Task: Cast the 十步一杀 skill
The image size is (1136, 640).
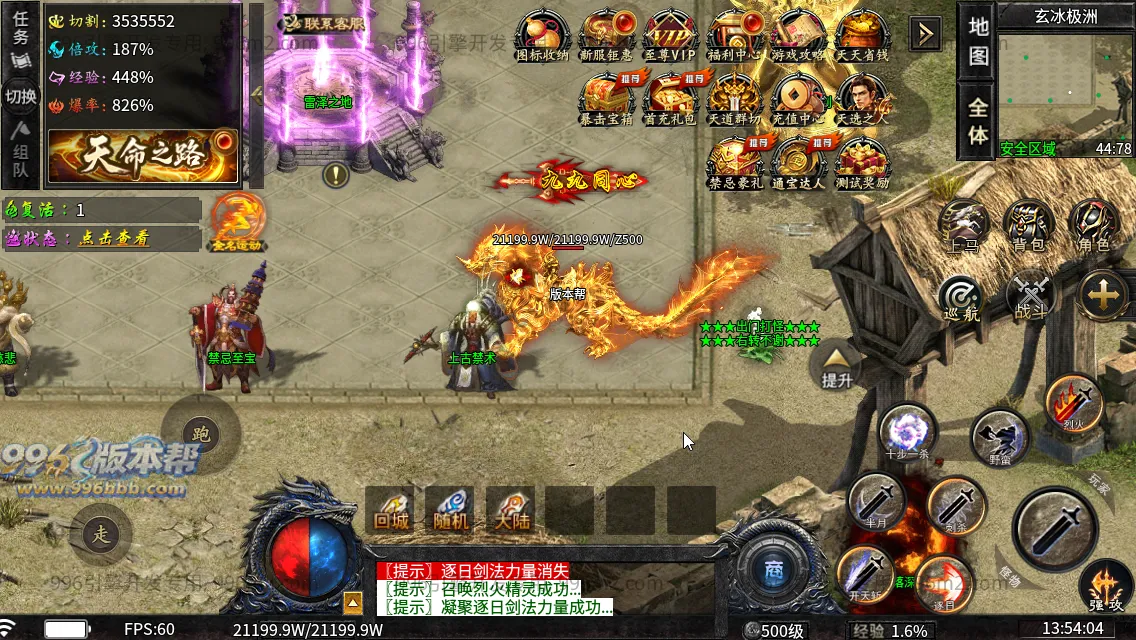Action: [x=908, y=431]
